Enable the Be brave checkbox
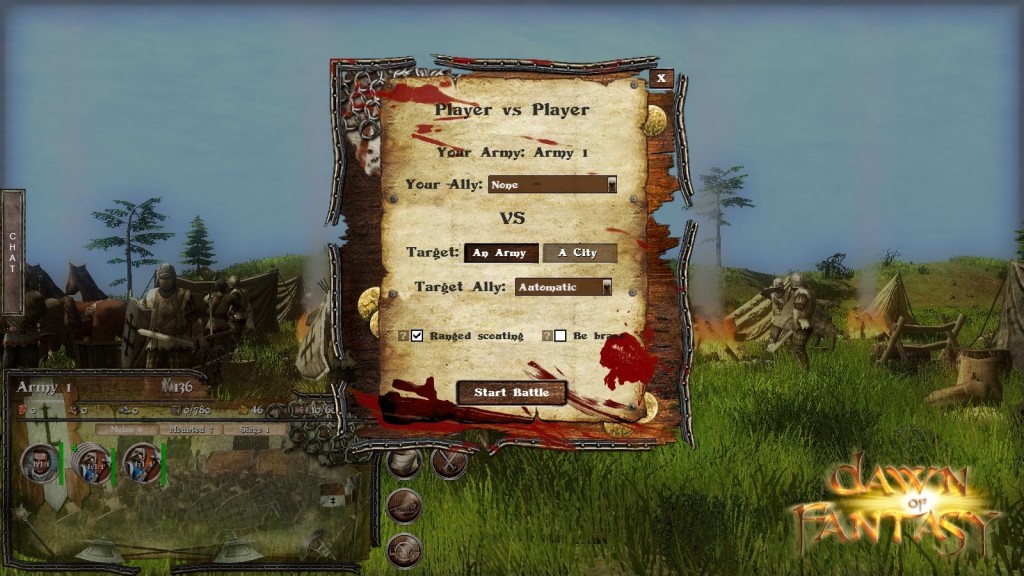 (560, 336)
